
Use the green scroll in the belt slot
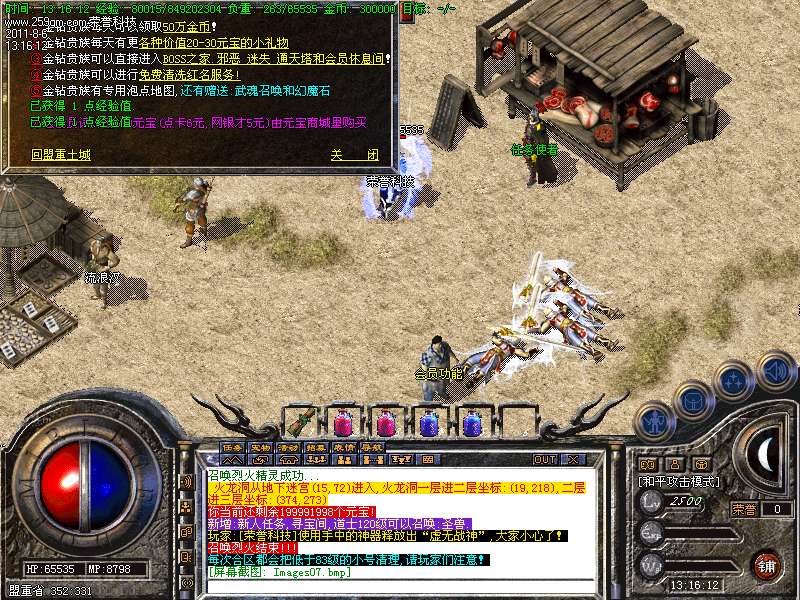tap(301, 420)
